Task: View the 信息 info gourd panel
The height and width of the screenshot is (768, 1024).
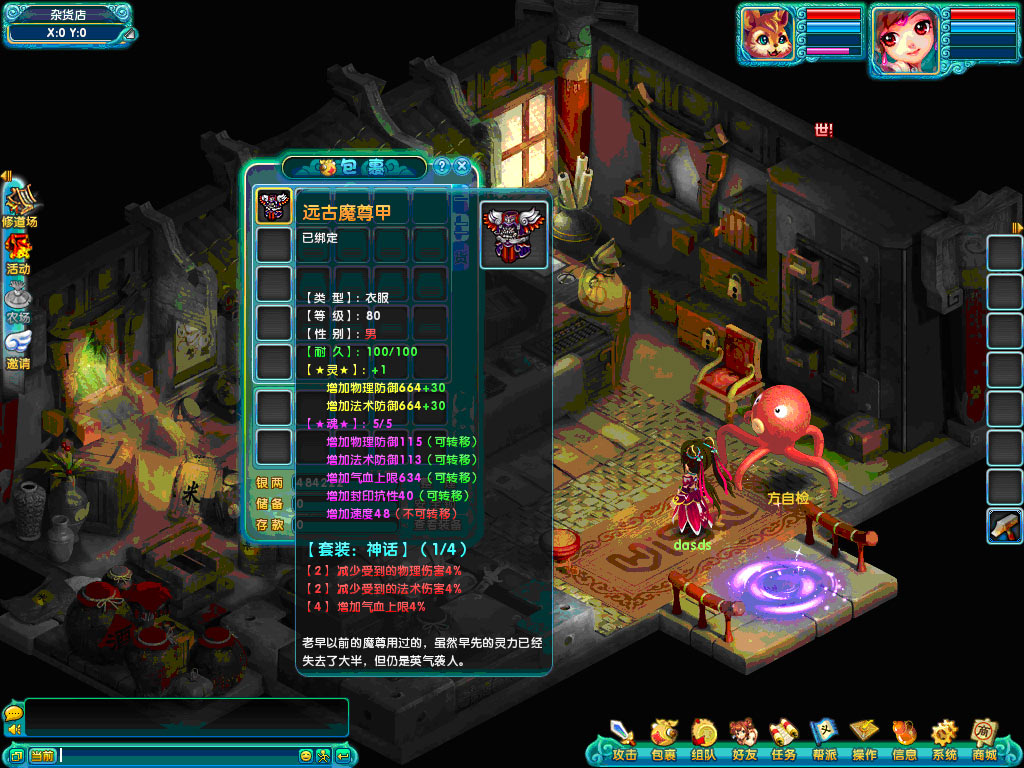Action: [x=904, y=738]
